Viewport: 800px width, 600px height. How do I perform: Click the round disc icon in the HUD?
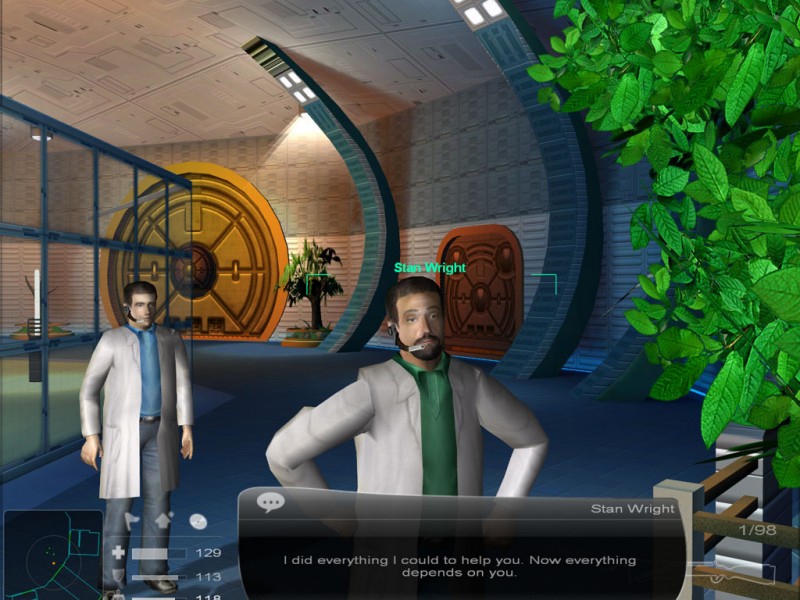(197, 520)
